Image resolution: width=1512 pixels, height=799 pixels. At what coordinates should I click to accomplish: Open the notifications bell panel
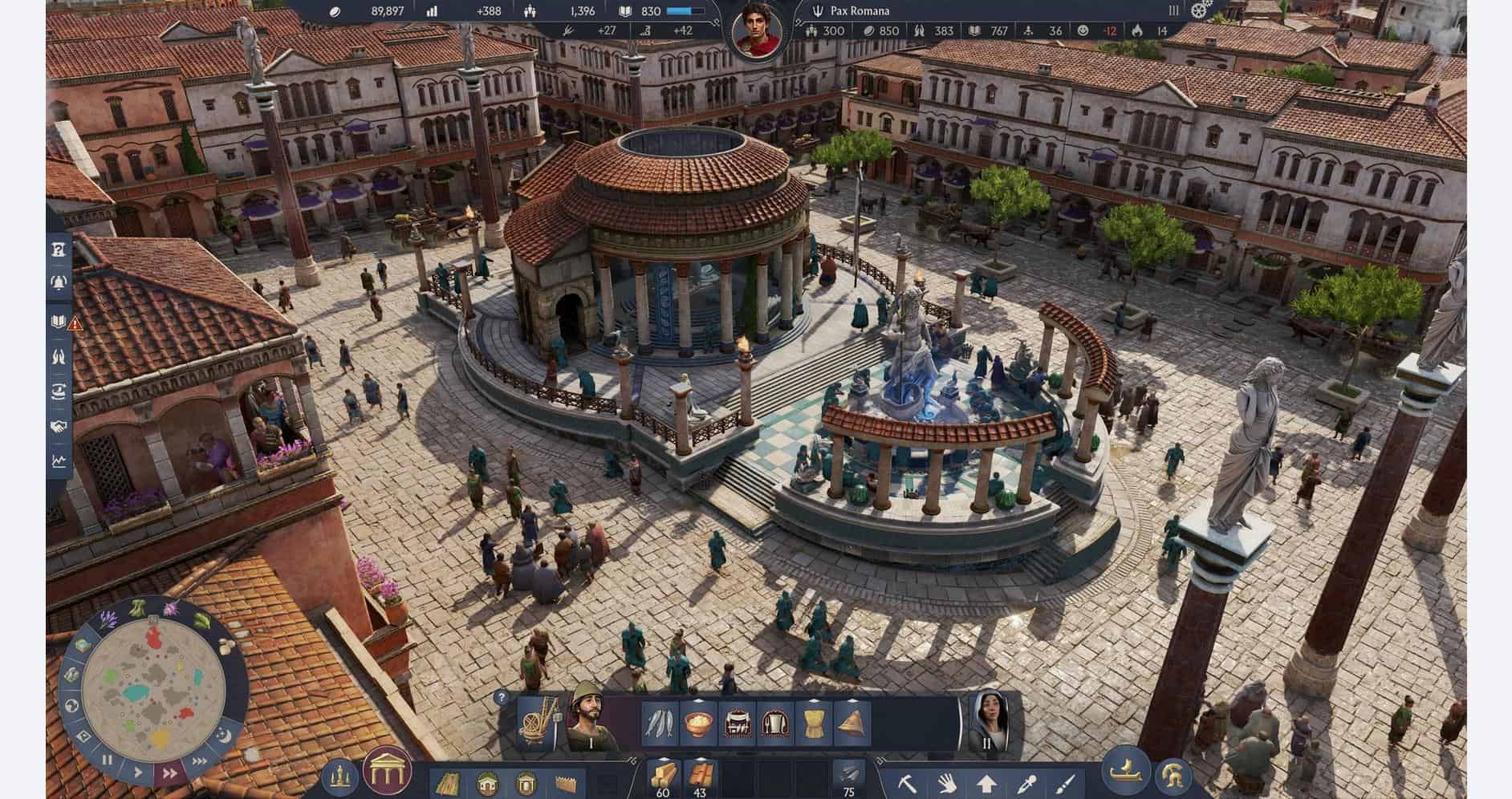[x=59, y=282]
